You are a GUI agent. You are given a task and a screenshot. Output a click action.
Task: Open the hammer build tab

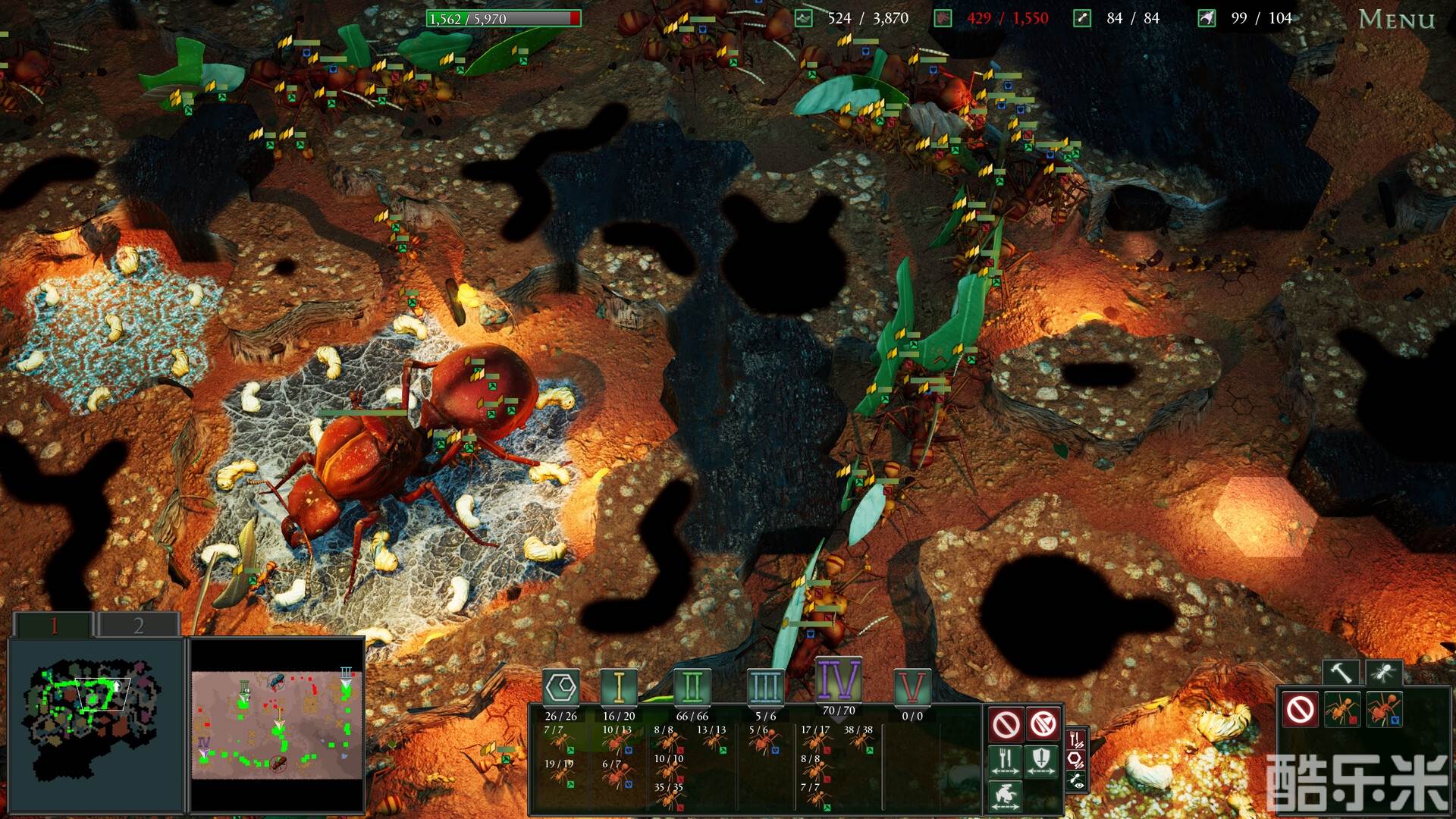(1340, 672)
